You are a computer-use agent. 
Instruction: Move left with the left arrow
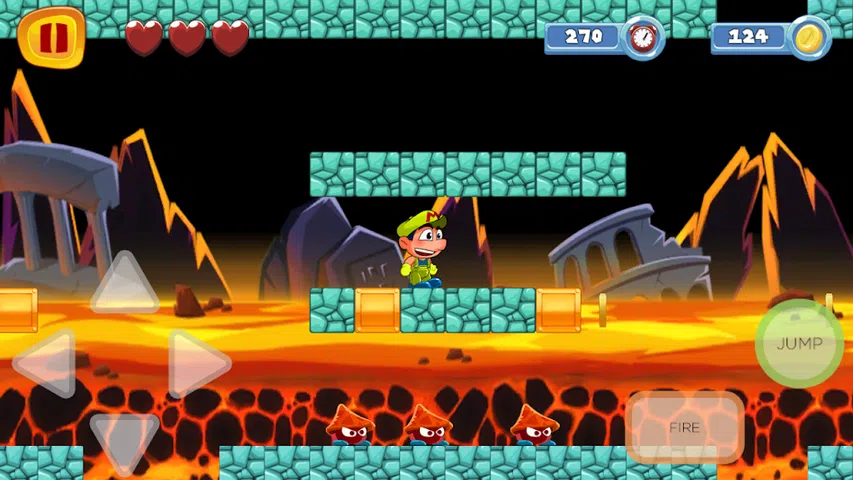point(48,362)
